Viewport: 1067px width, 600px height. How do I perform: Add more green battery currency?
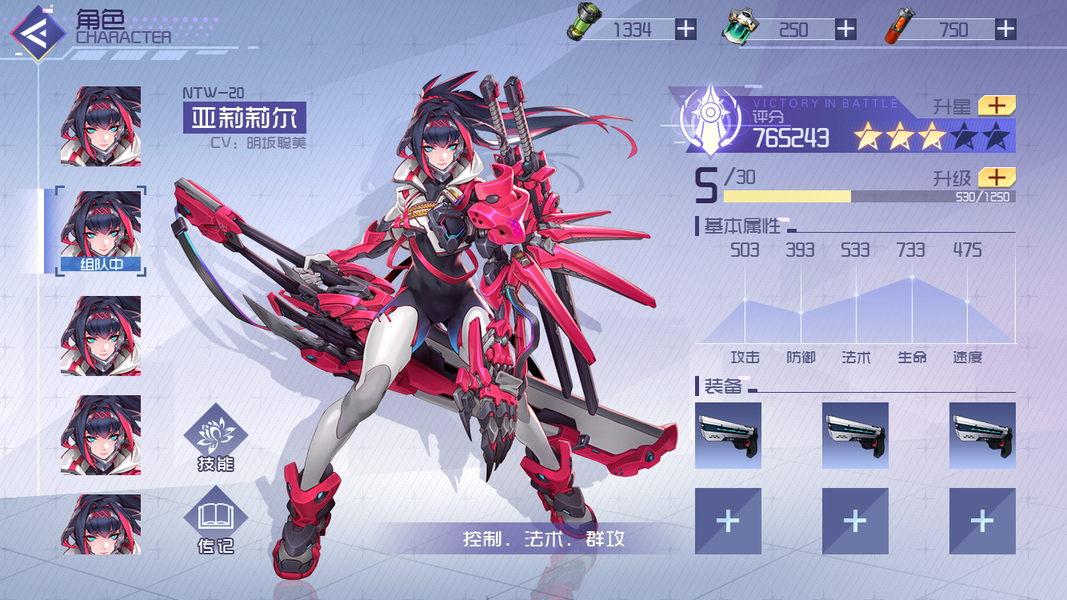pos(685,29)
